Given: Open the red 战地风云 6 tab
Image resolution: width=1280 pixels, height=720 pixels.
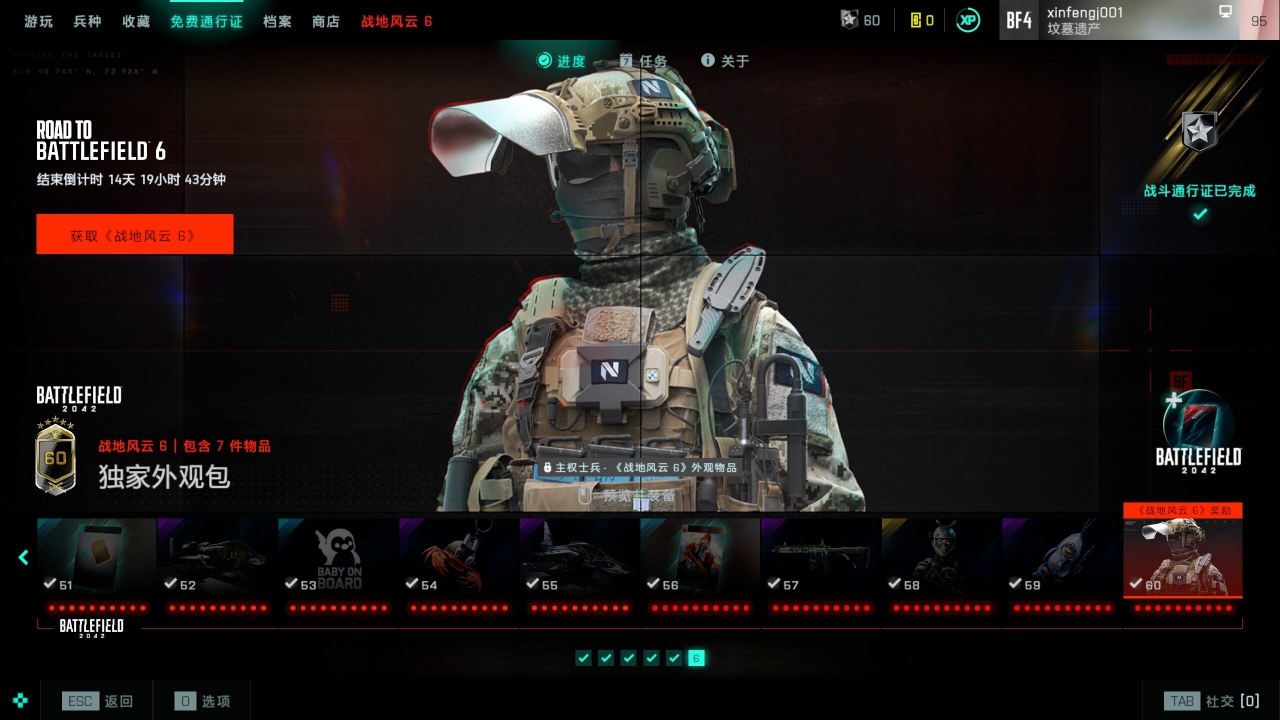Looking at the screenshot, I should point(397,21).
